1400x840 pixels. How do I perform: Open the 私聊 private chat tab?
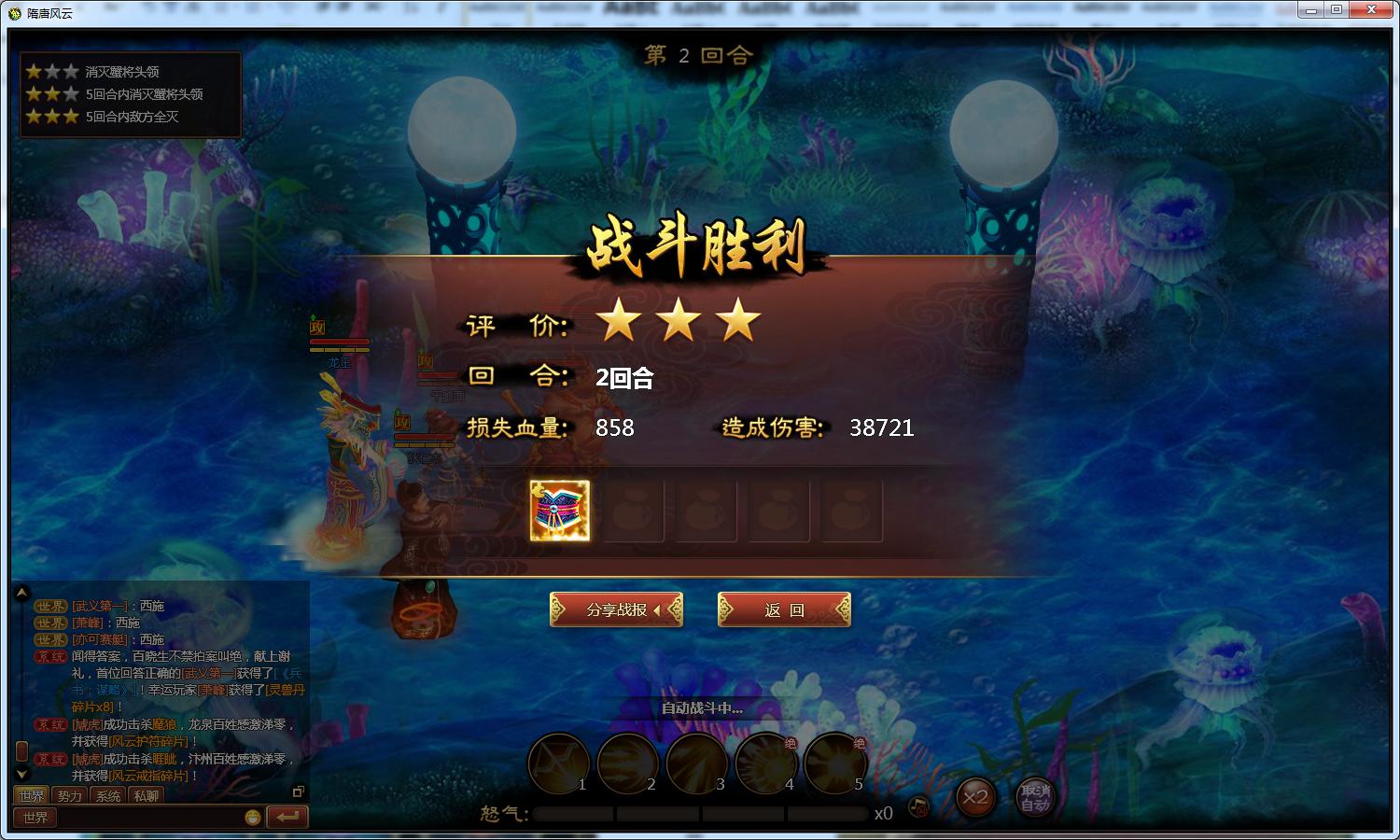tap(146, 795)
